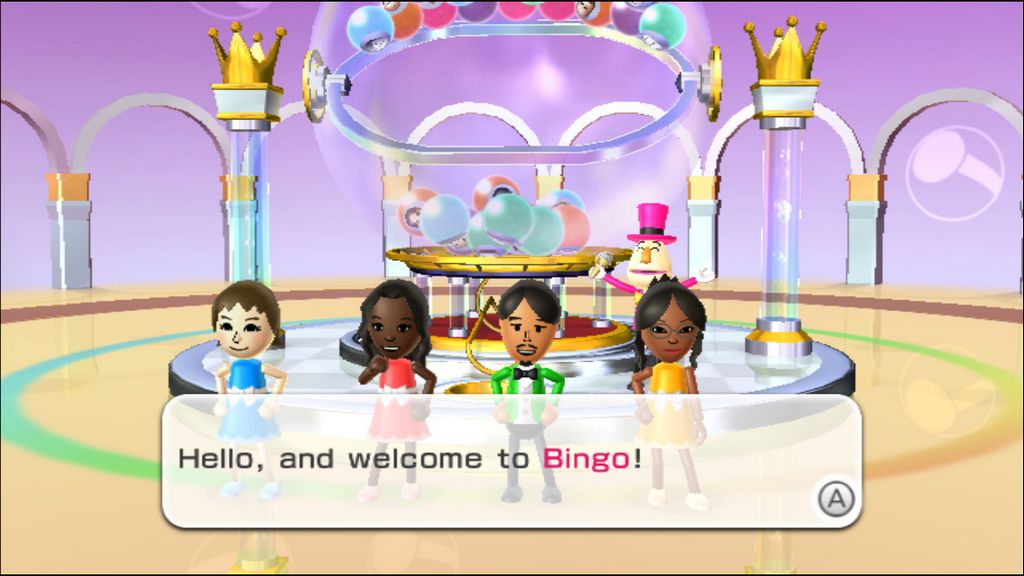Image resolution: width=1024 pixels, height=576 pixels.
Task: Continue past the welcome to Bingo dialogue box
Action: point(835,497)
